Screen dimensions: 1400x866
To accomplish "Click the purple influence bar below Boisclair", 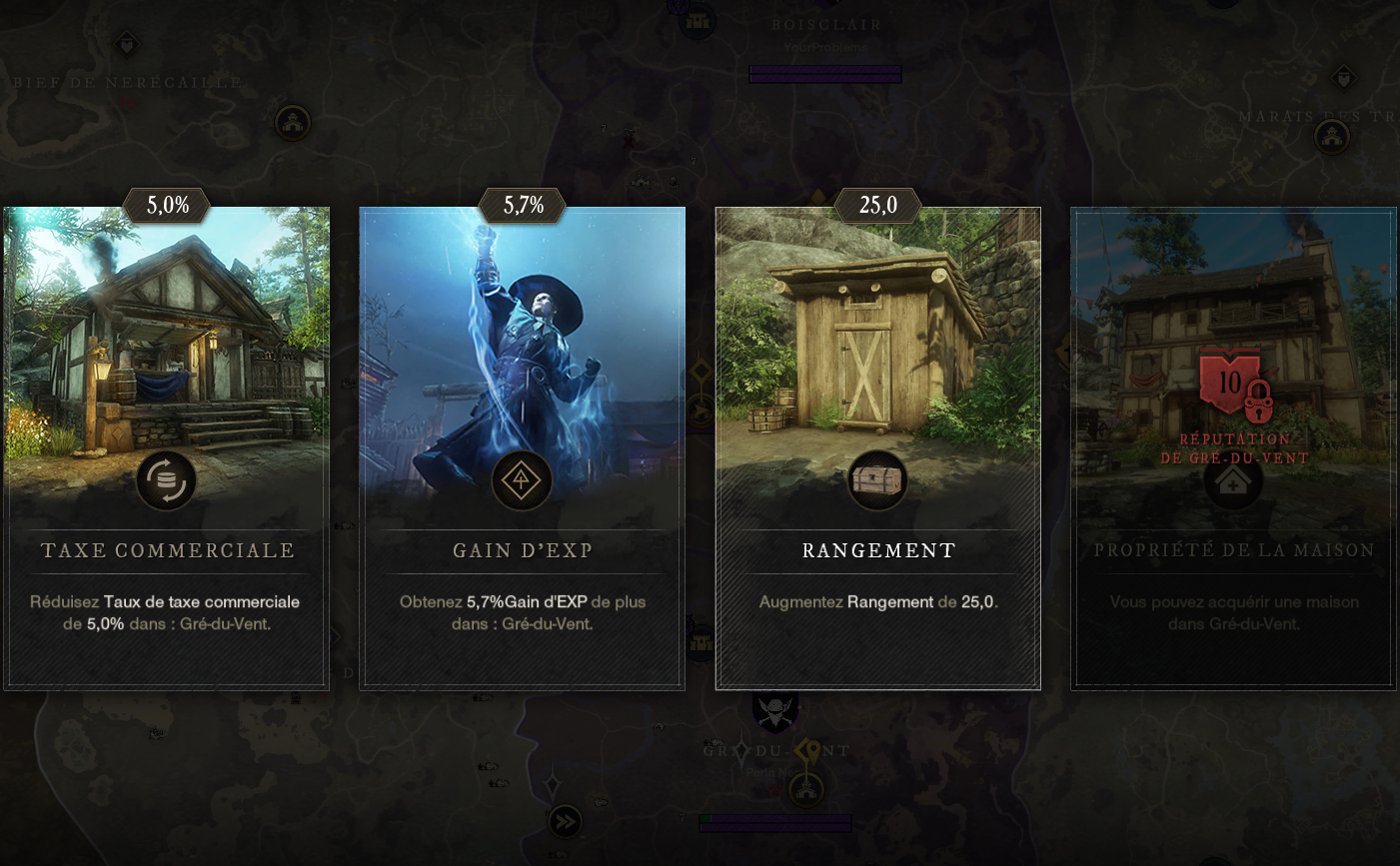I will pyautogui.click(x=824, y=74).
